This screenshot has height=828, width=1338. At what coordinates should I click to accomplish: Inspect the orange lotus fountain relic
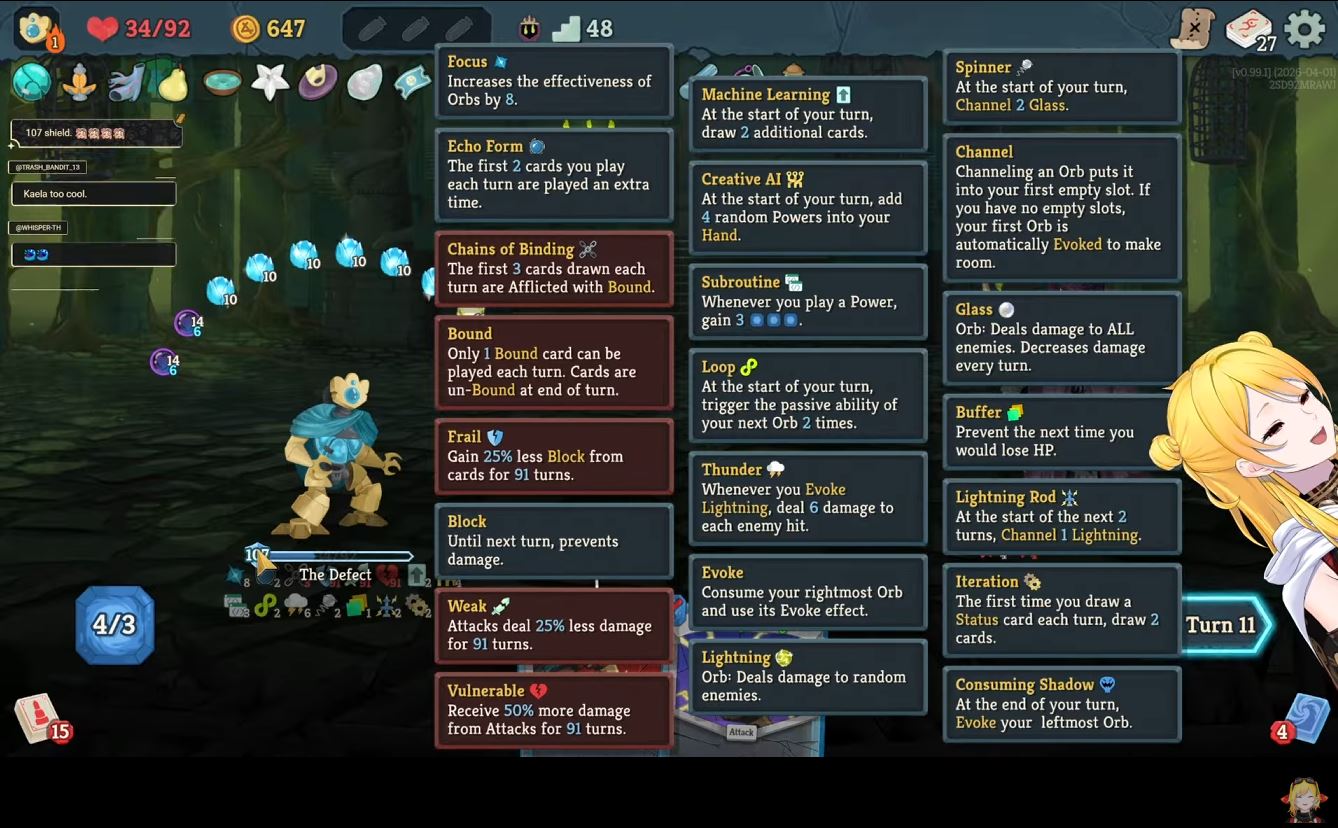[x=79, y=83]
